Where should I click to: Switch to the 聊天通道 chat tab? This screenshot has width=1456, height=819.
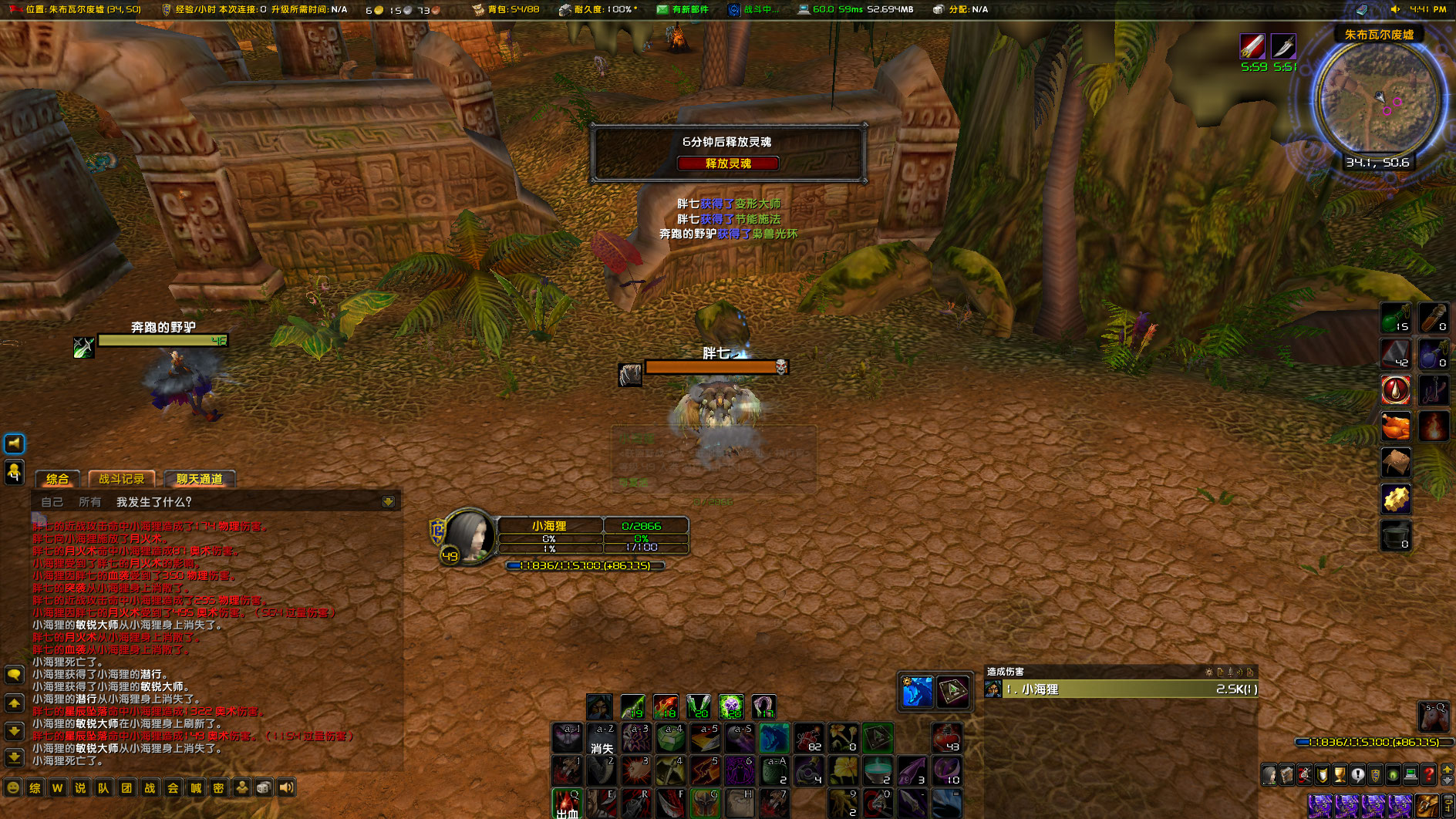tap(197, 478)
